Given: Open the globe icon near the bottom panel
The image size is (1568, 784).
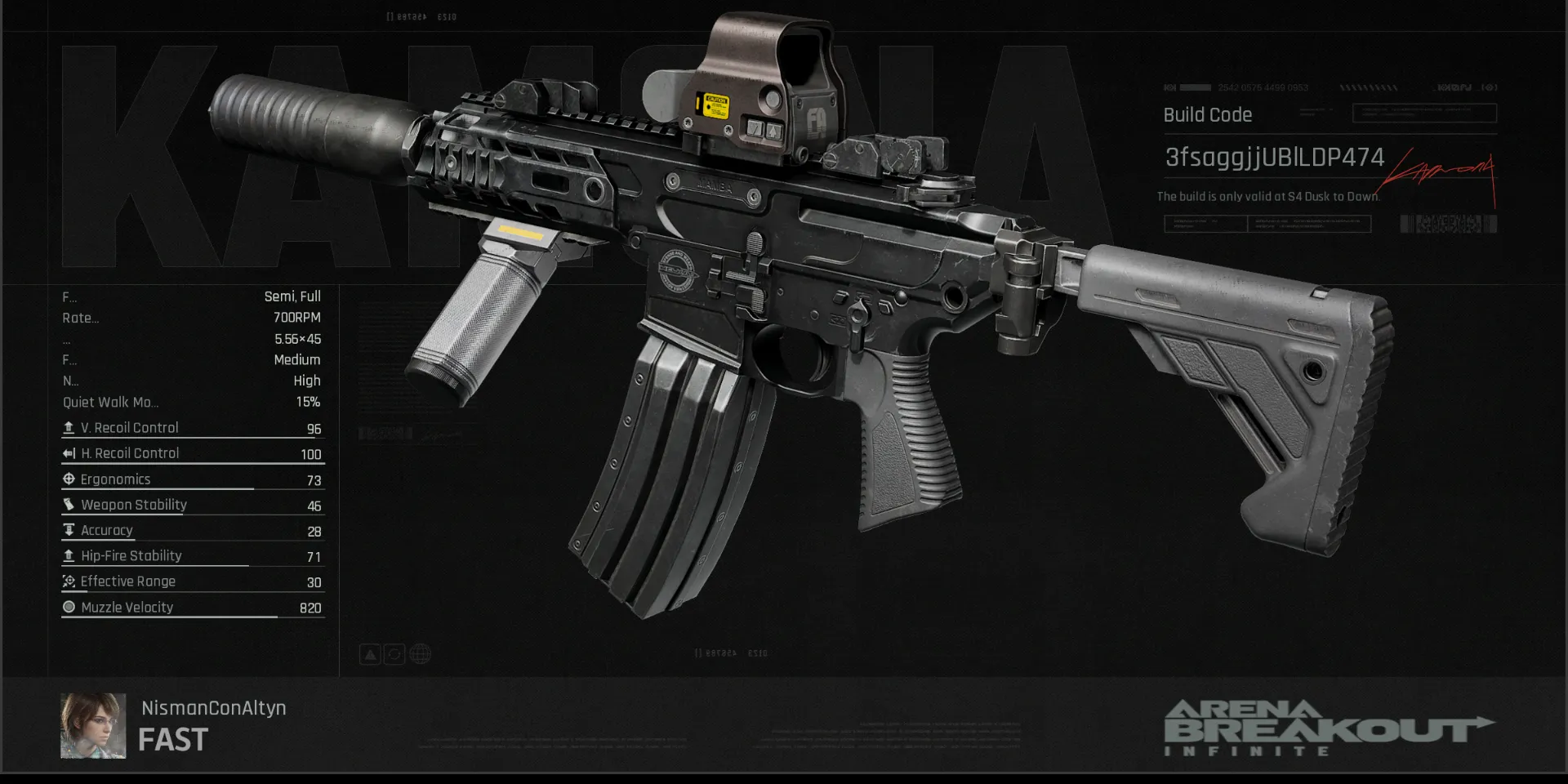Looking at the screenshot, I should pos(419,653).
